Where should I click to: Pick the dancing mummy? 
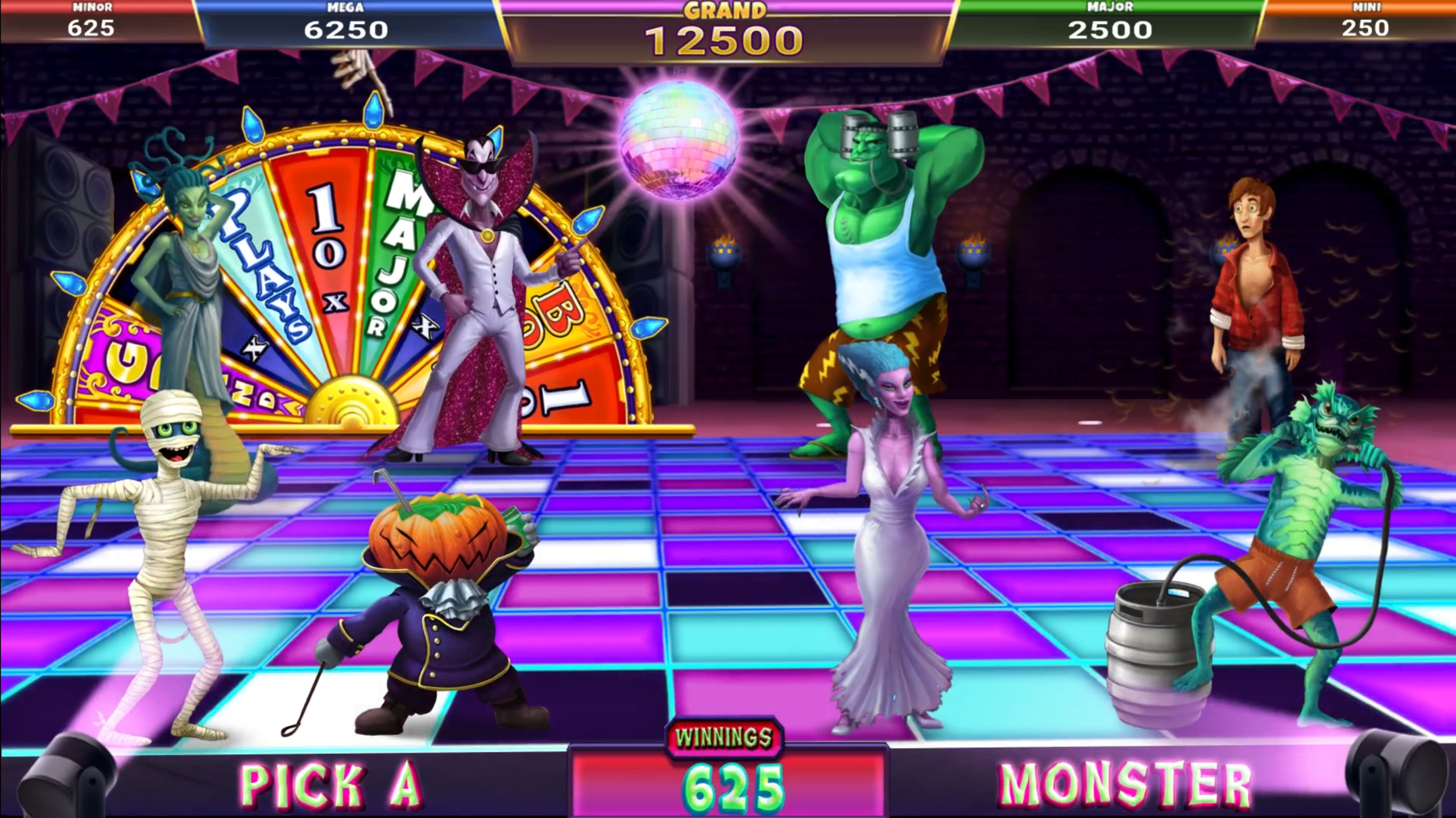[x=165, y=540]
